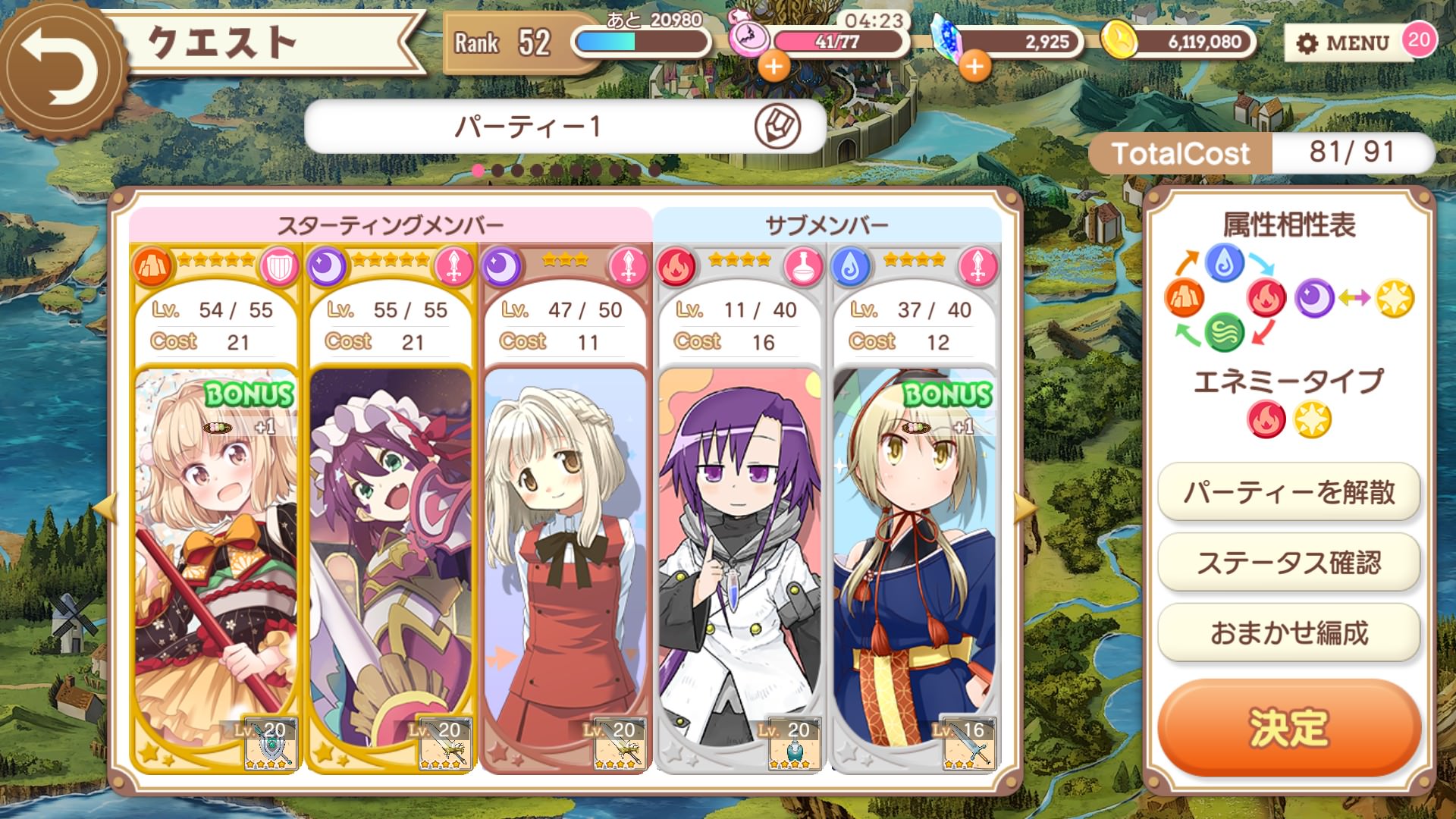This screenshot has height=819, width=1456.
Task: Choose おまかせ編成 auto-formation
Action: click(1288, 632)
